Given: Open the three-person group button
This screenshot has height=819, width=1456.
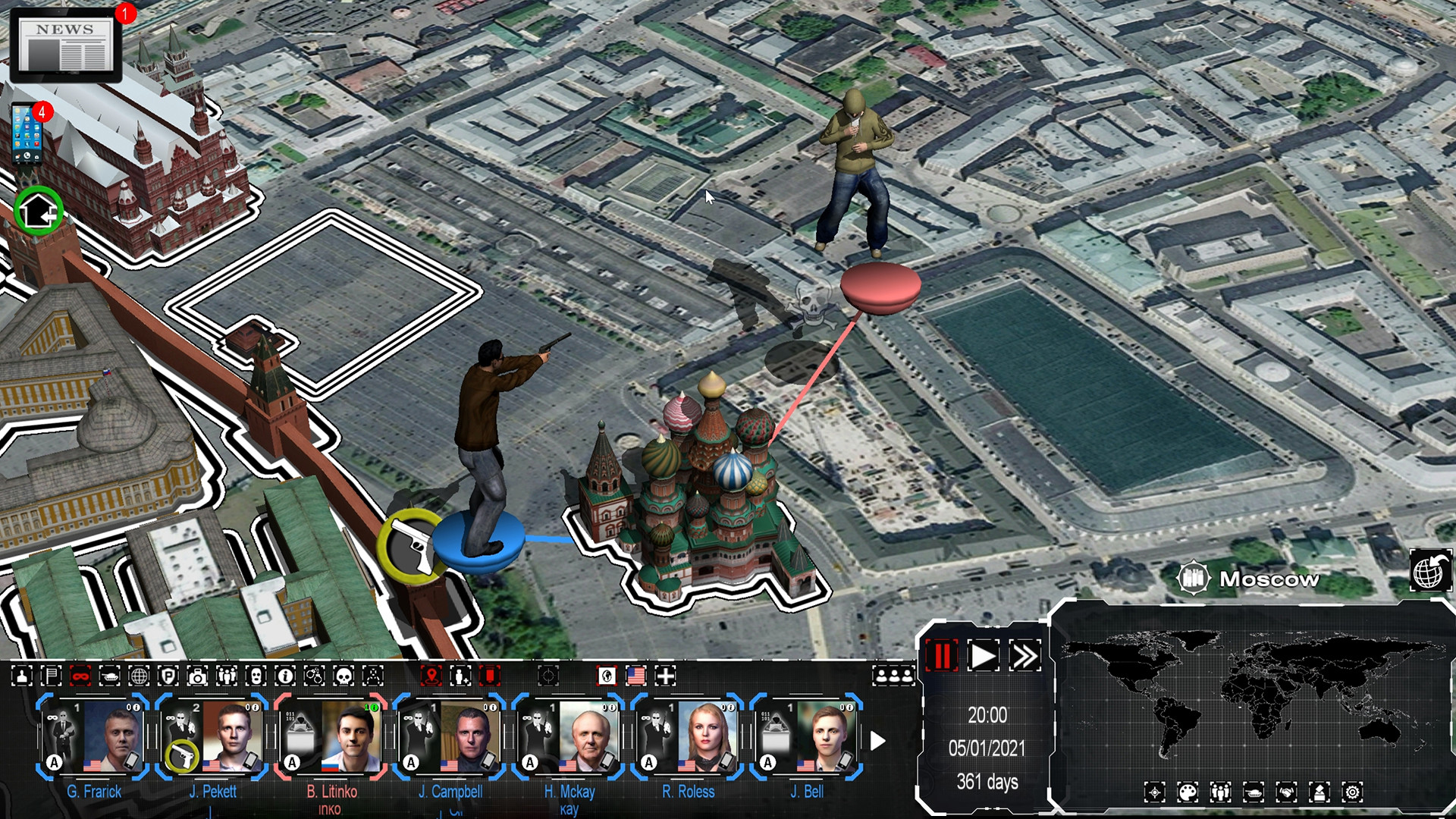Looking at the screenshot, I should click(x=893, y=675).
